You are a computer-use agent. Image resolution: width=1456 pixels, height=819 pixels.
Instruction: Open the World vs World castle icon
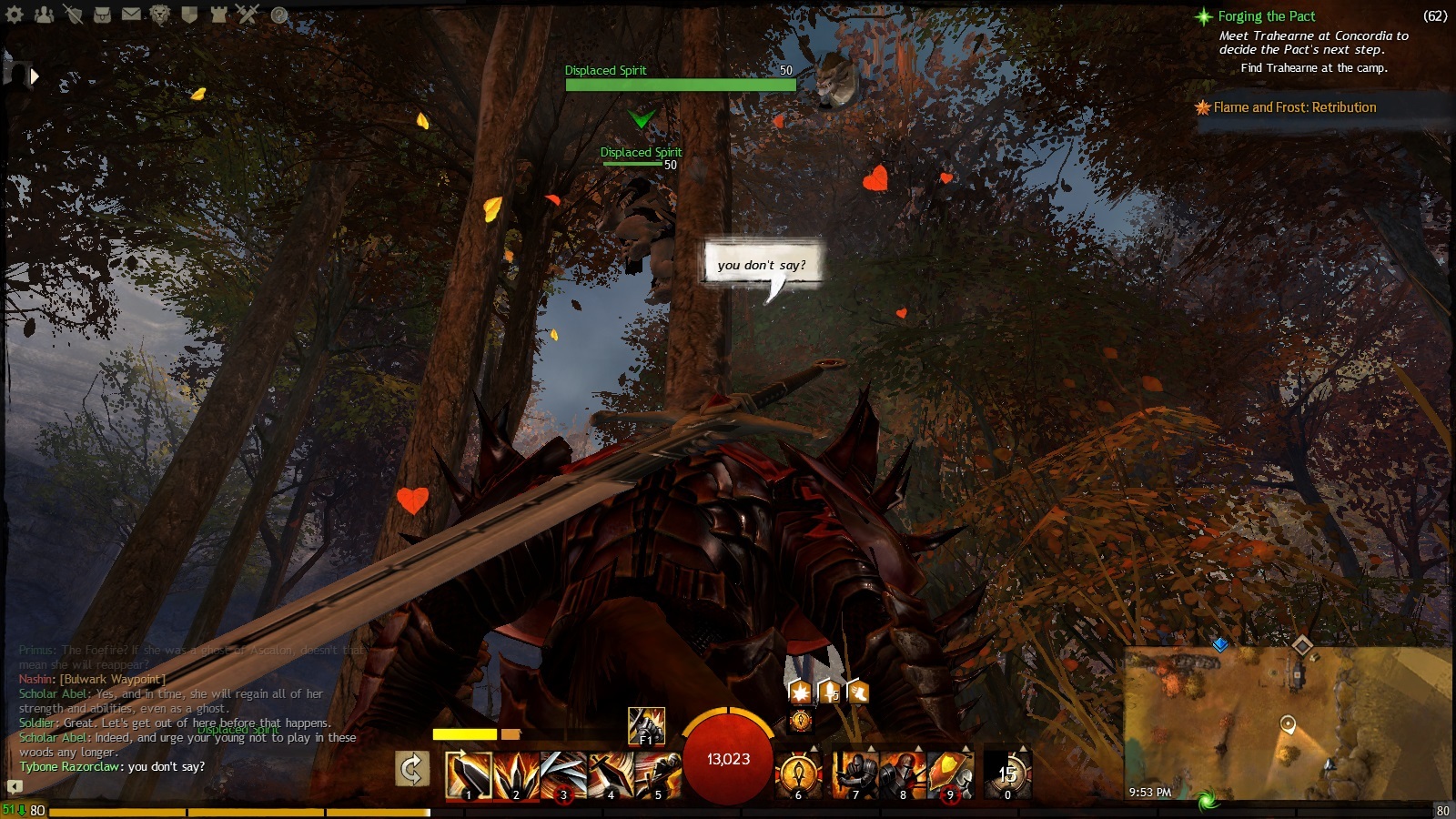point(218,15)
